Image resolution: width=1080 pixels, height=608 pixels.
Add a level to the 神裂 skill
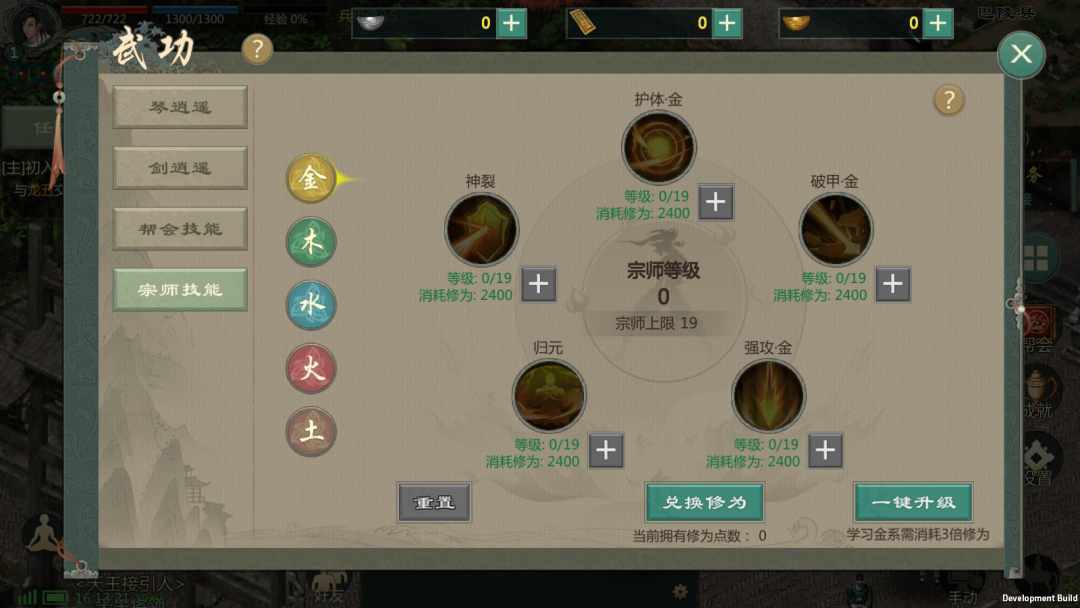538,285
